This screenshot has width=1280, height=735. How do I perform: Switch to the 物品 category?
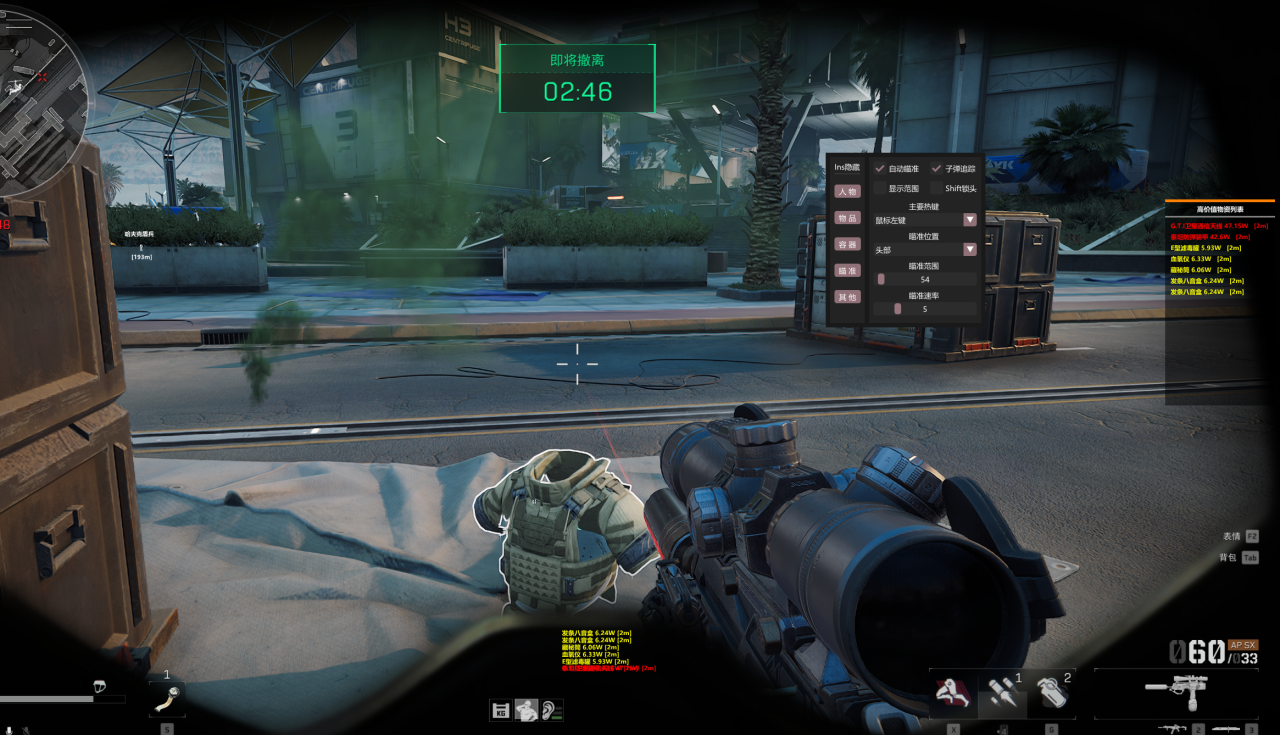pyautogui.click(x=847, y=217)
